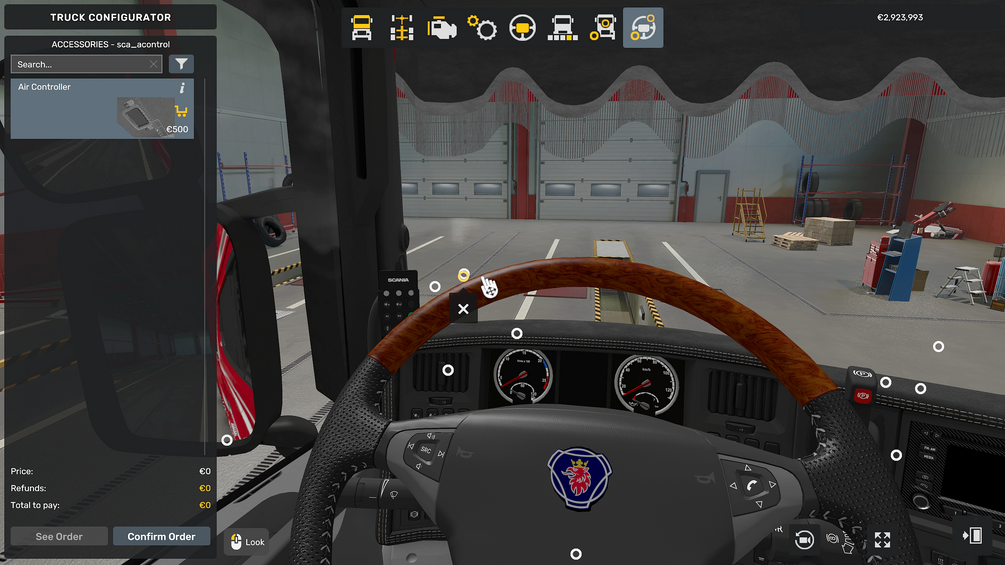Open the truck exterior accessories tab
The image size is (1005, 565).
tap(603, 28)
